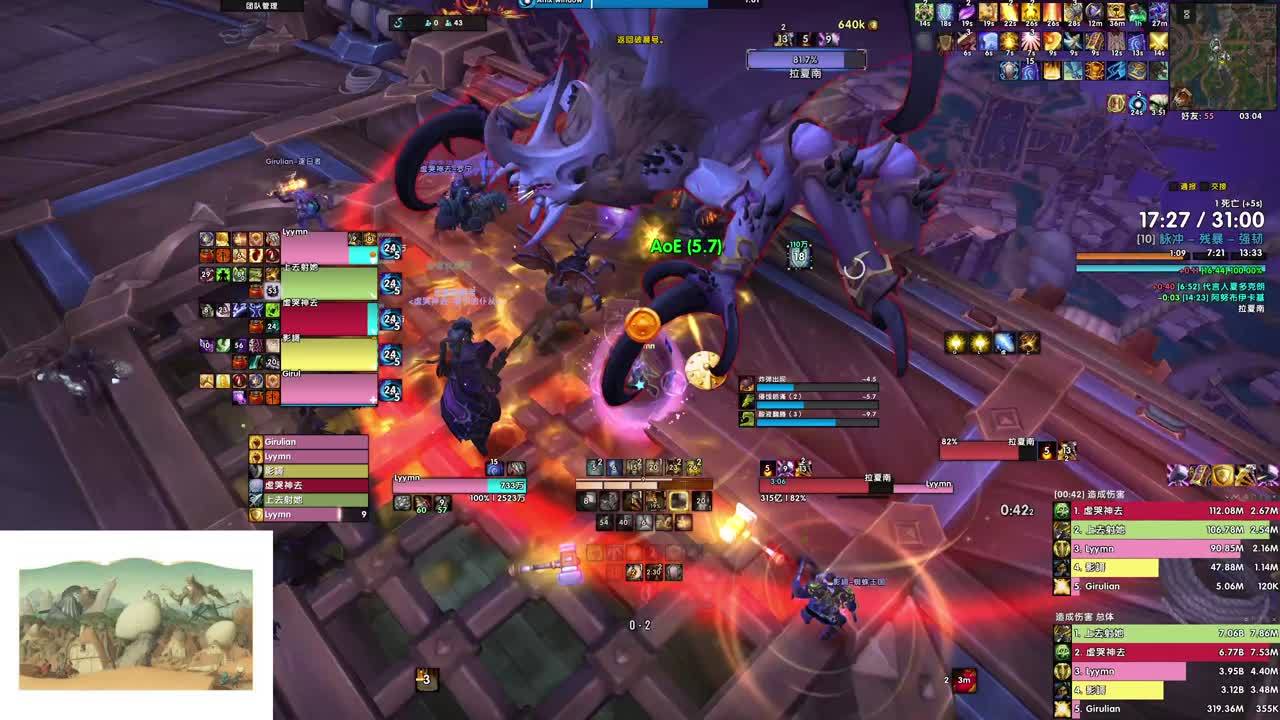
Task: Open the 团队管理 raid manager tab
Action: tap(261, 6)
